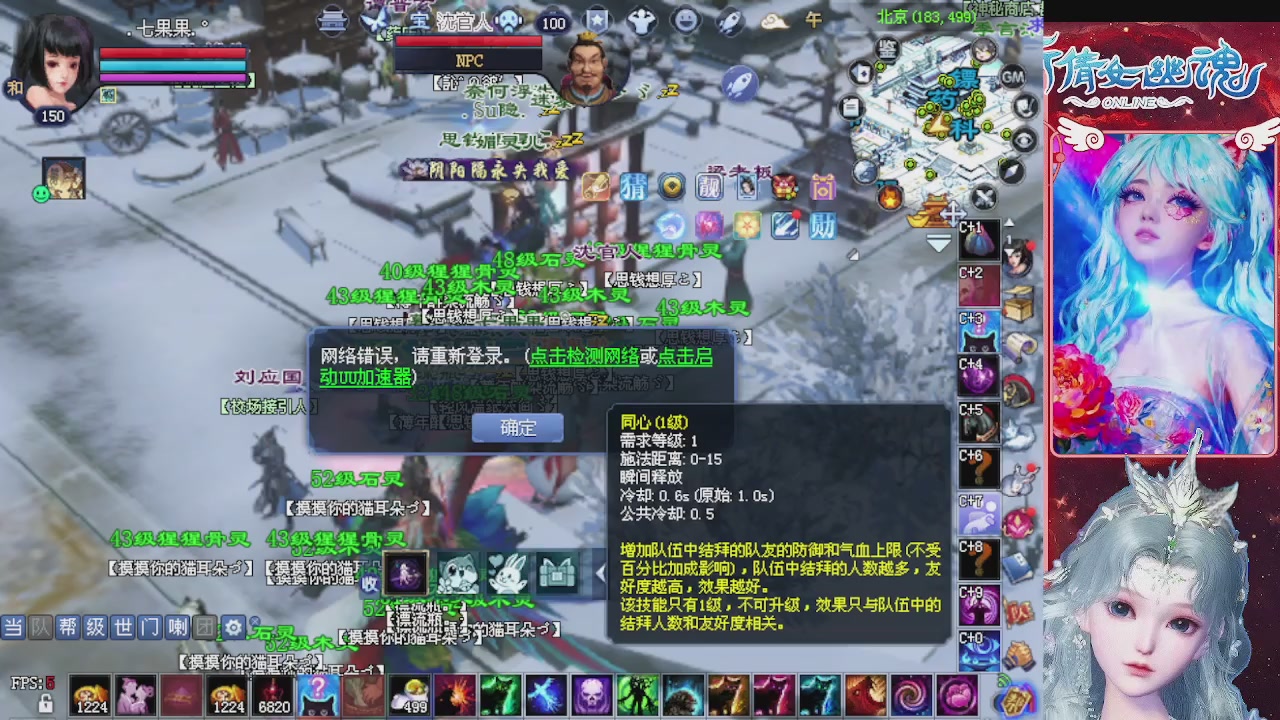The width and height of the screenshot is (1280, 720).
Task: Collapse the pet panel with the left chevron
Action: pyautogui.click(x=600, y=572)
